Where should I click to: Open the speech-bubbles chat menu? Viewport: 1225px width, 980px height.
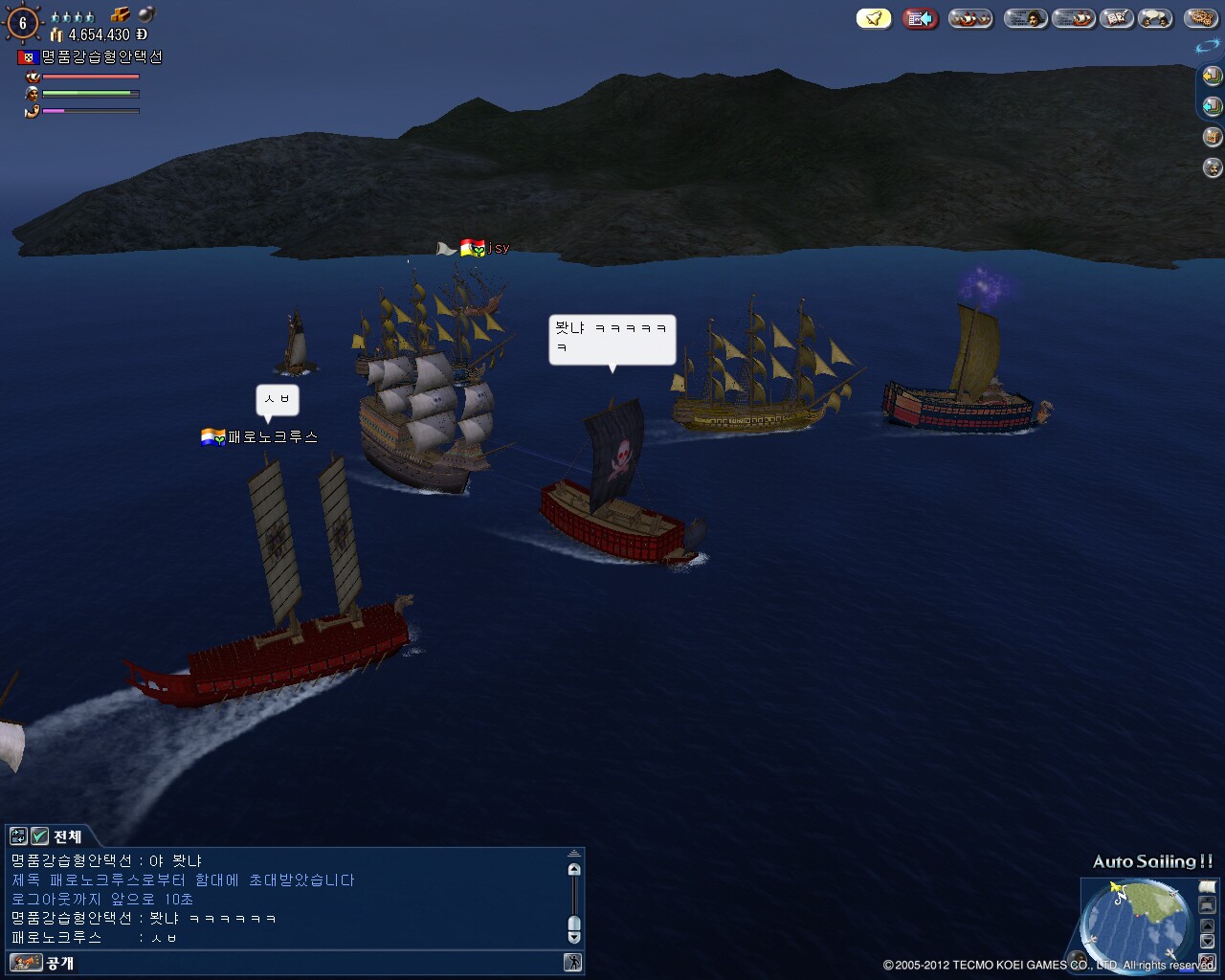tap(1156, 18)
